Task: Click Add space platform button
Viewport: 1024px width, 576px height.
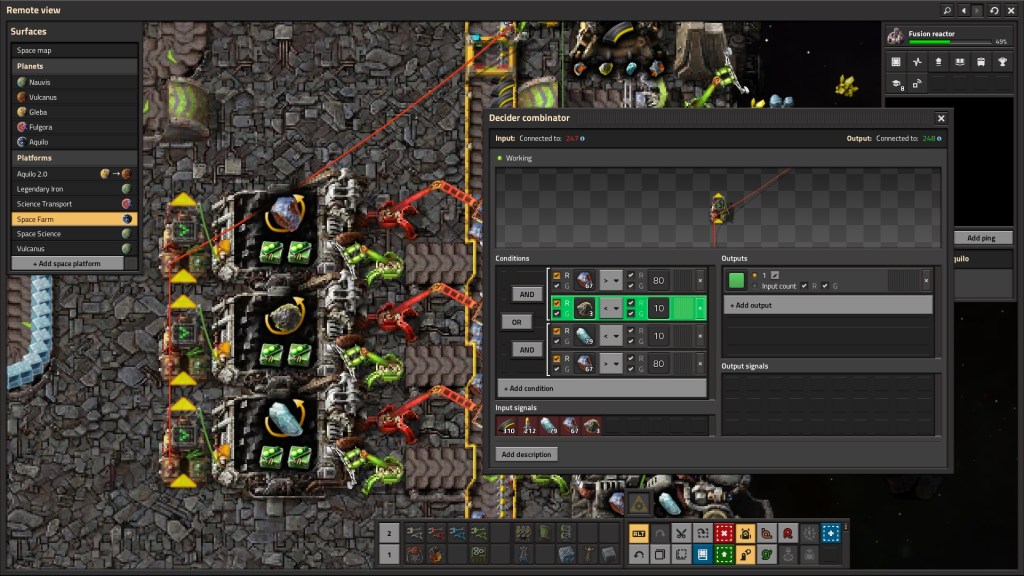Action: [74, 263]
